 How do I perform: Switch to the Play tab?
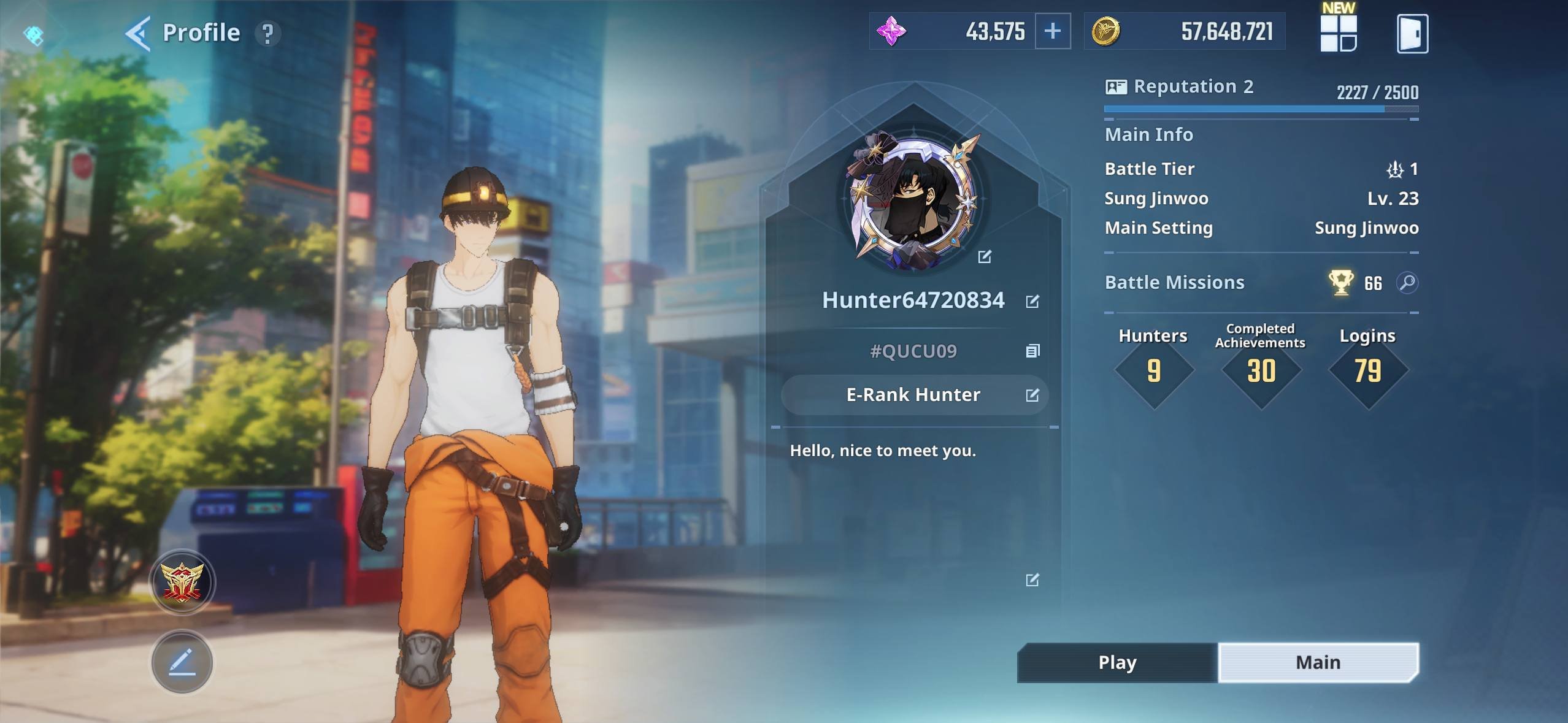coord(1117,662)
